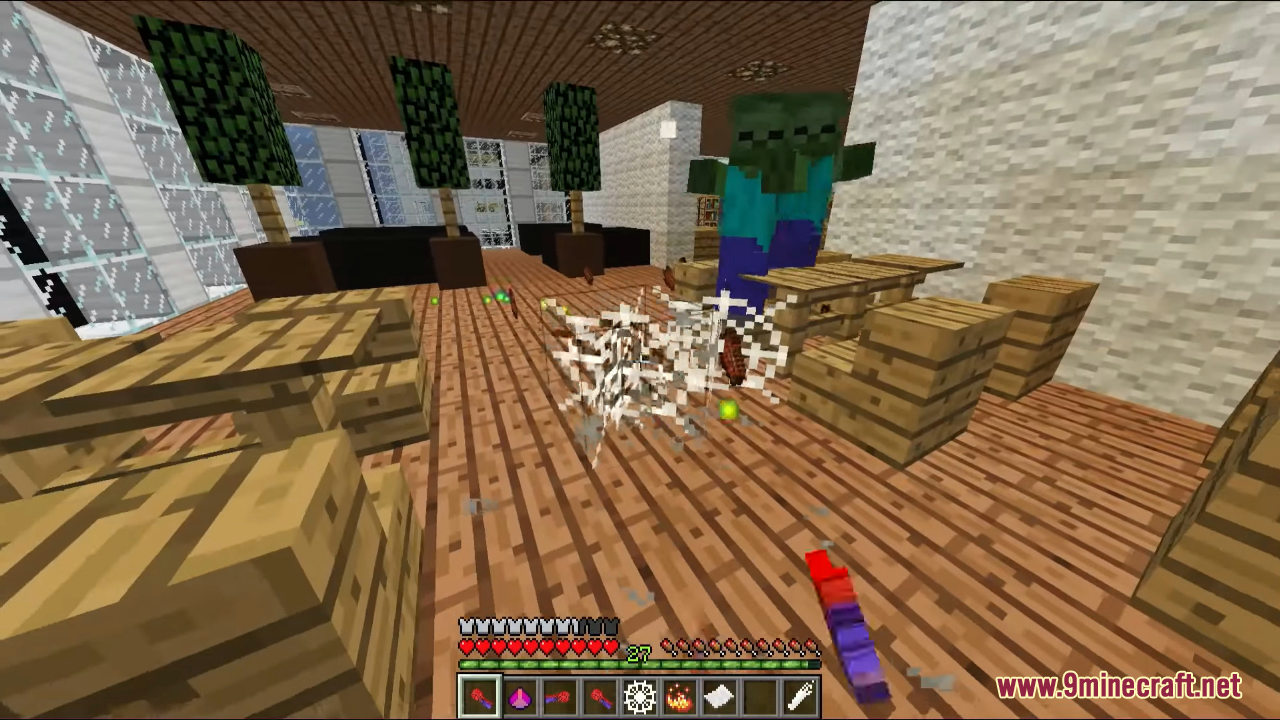Select the sugar item in hotbar slot seven
This screenshot has height=720, width=1280.
(x=719, y=695)
